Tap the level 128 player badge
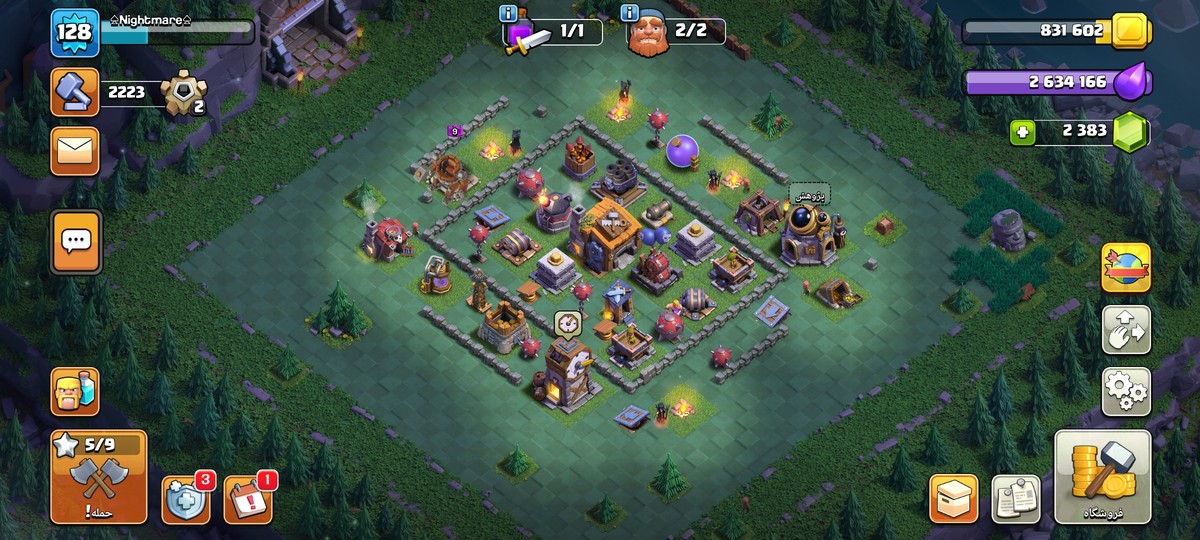This screenshot has width=1200, height=540. [74, 32]
